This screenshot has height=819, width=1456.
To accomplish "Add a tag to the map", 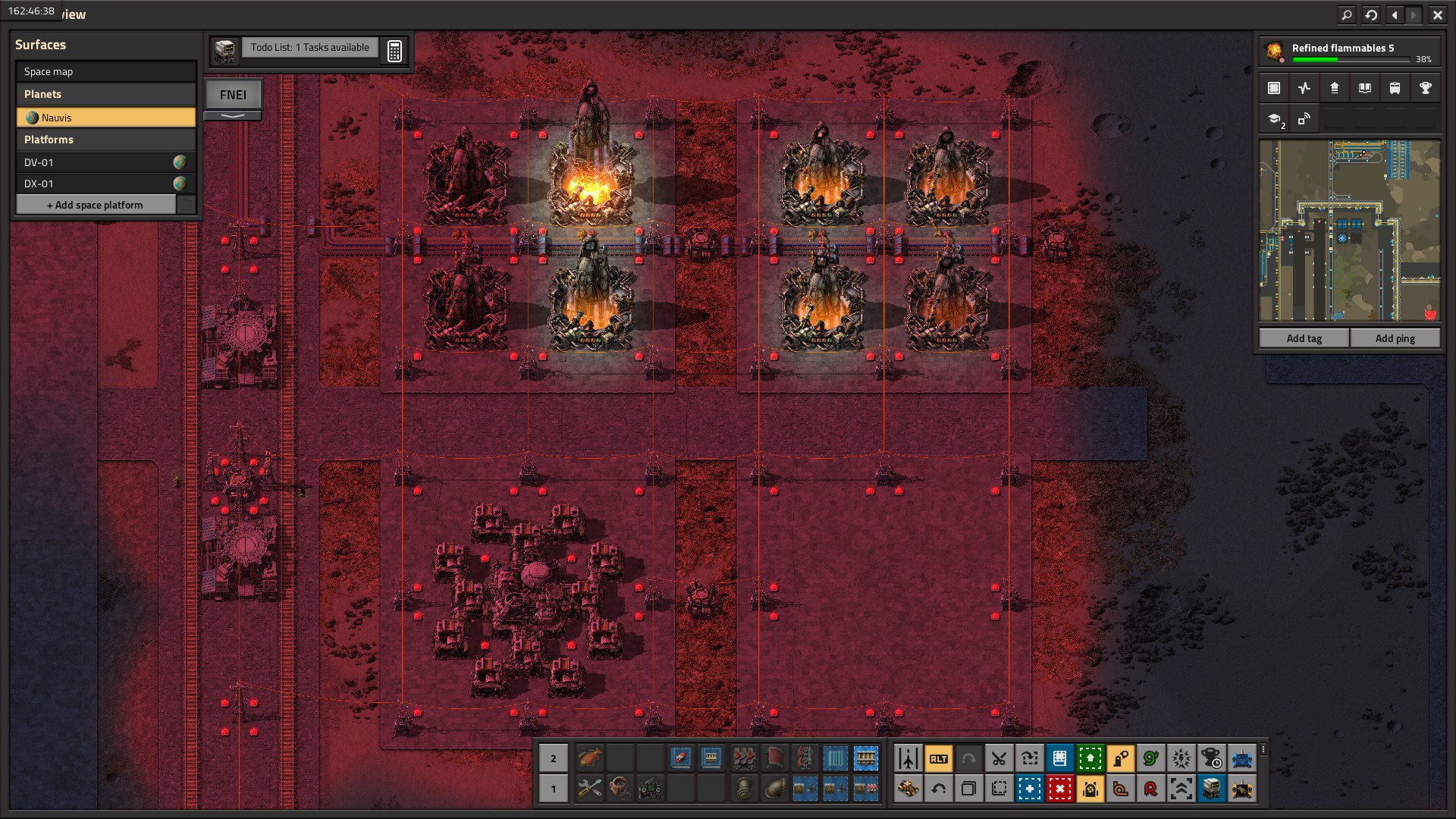I will pos(1304,338).
